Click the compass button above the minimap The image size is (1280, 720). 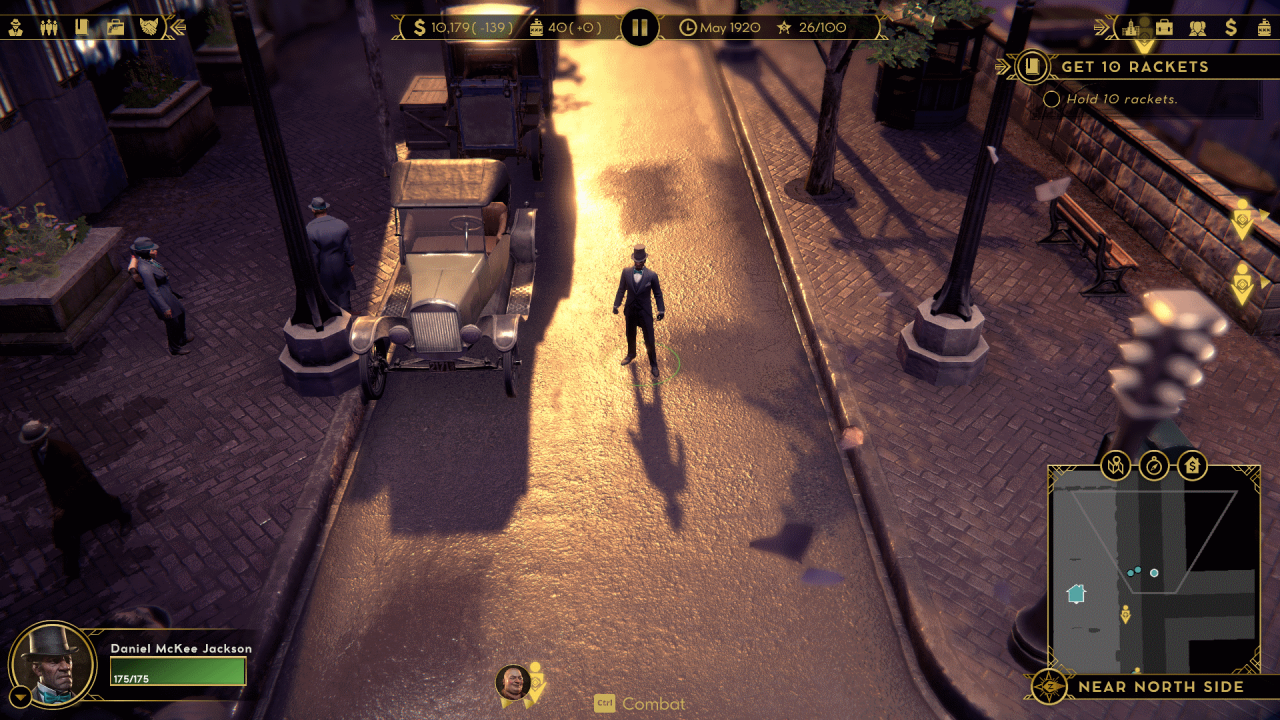point(1154,465)
